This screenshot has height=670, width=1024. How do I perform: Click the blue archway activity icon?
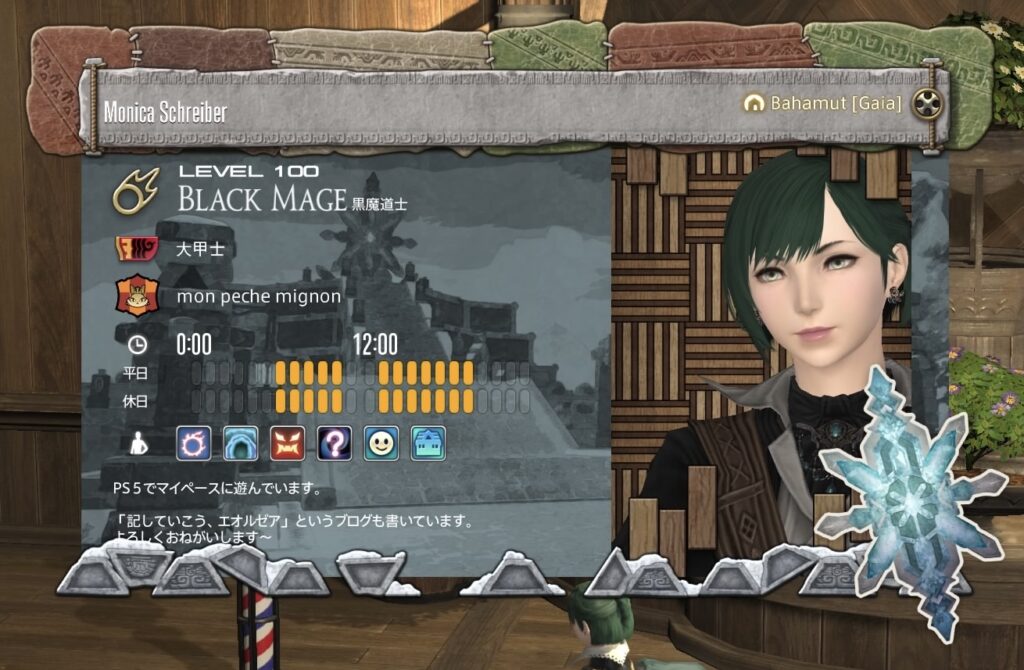pyautogui.click(x=240, y=443)
